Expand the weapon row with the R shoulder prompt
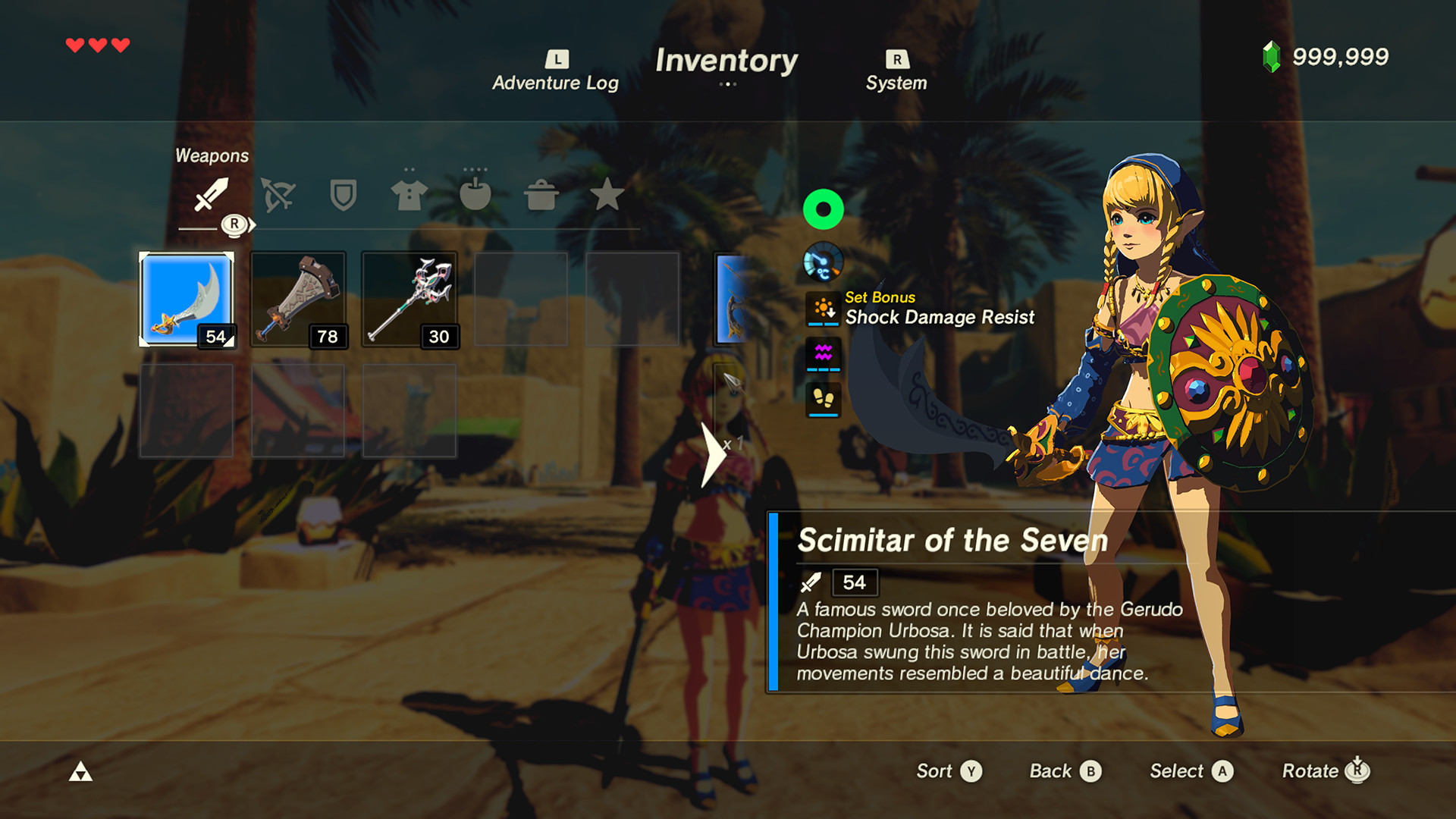Screen dimensions: 1456x819 point(235,224)
